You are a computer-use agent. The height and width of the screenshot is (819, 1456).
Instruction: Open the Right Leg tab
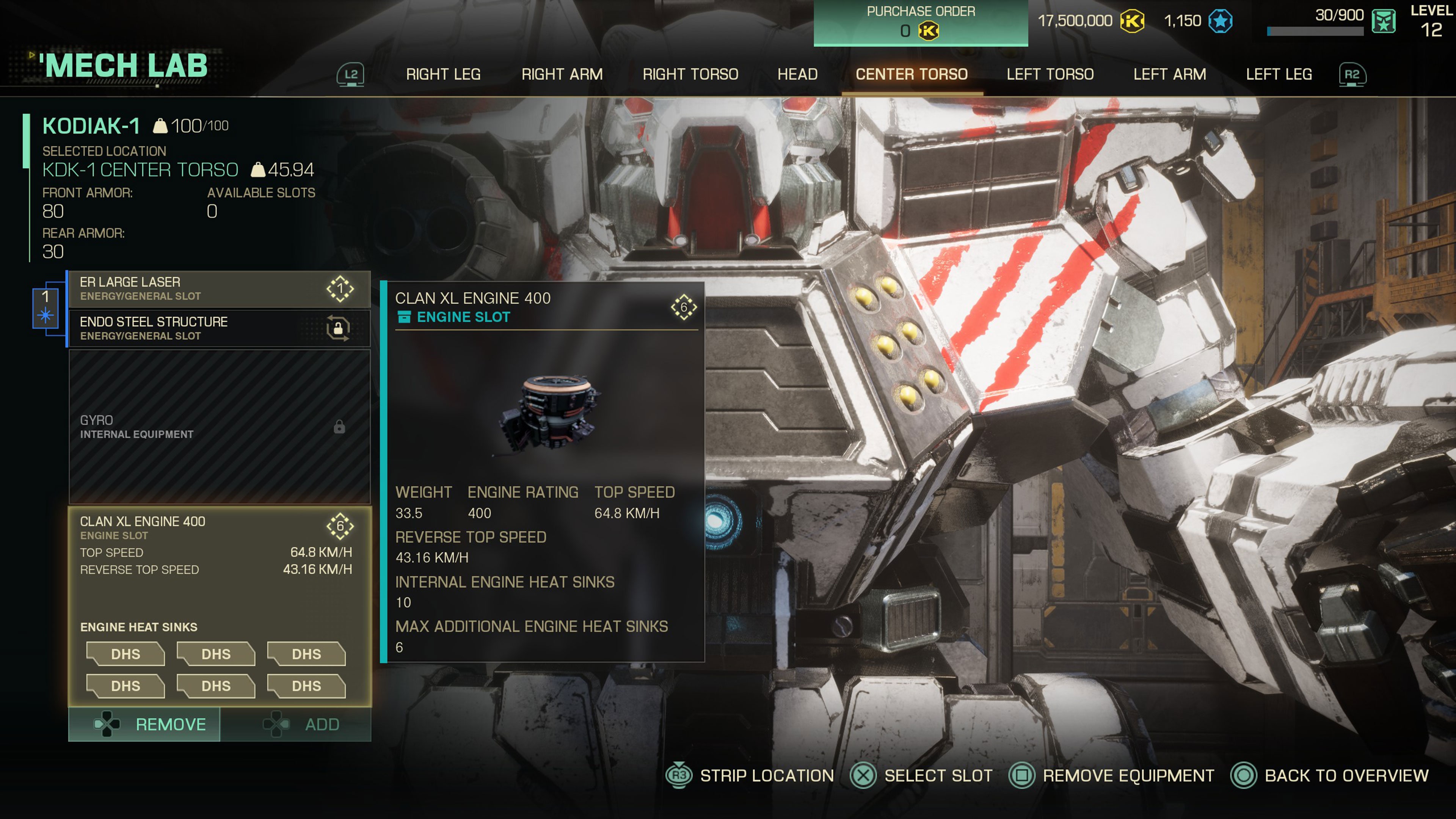pyautogui.click(x=444, y=74)
